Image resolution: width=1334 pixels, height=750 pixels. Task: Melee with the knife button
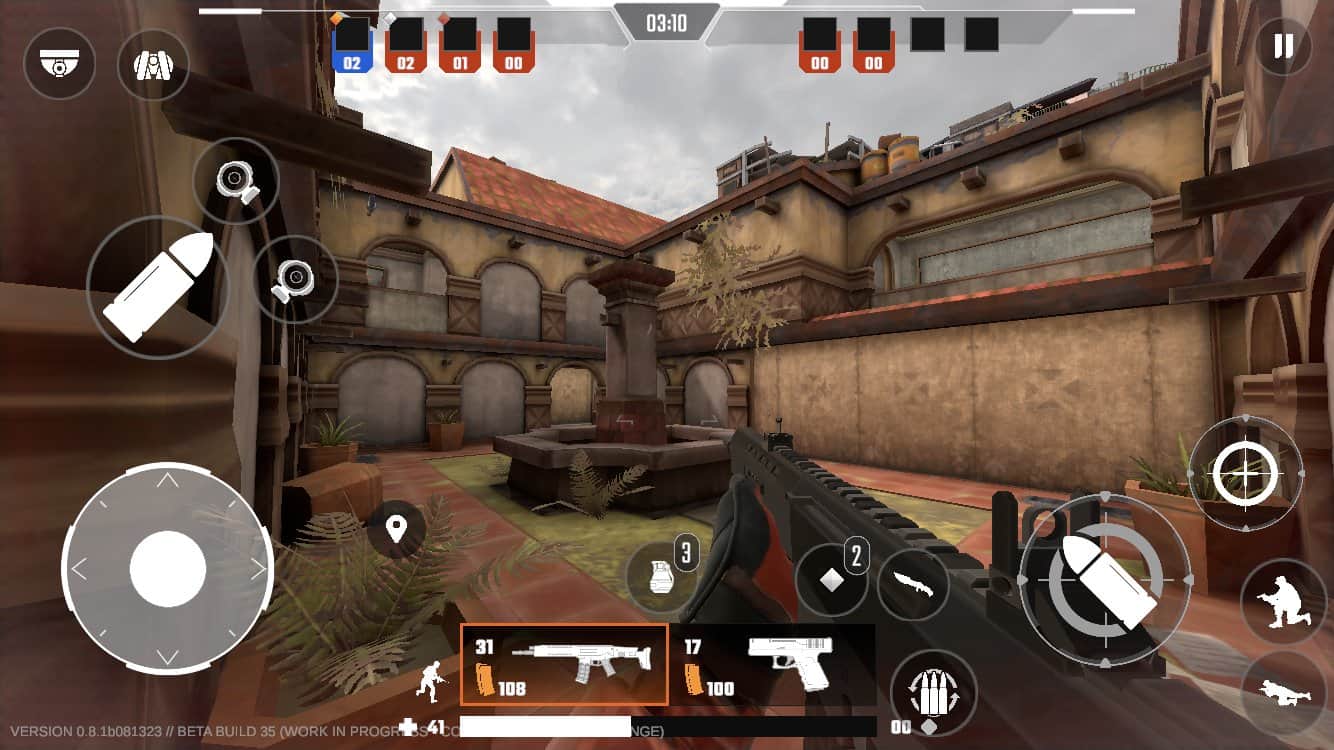pos(912,584)
